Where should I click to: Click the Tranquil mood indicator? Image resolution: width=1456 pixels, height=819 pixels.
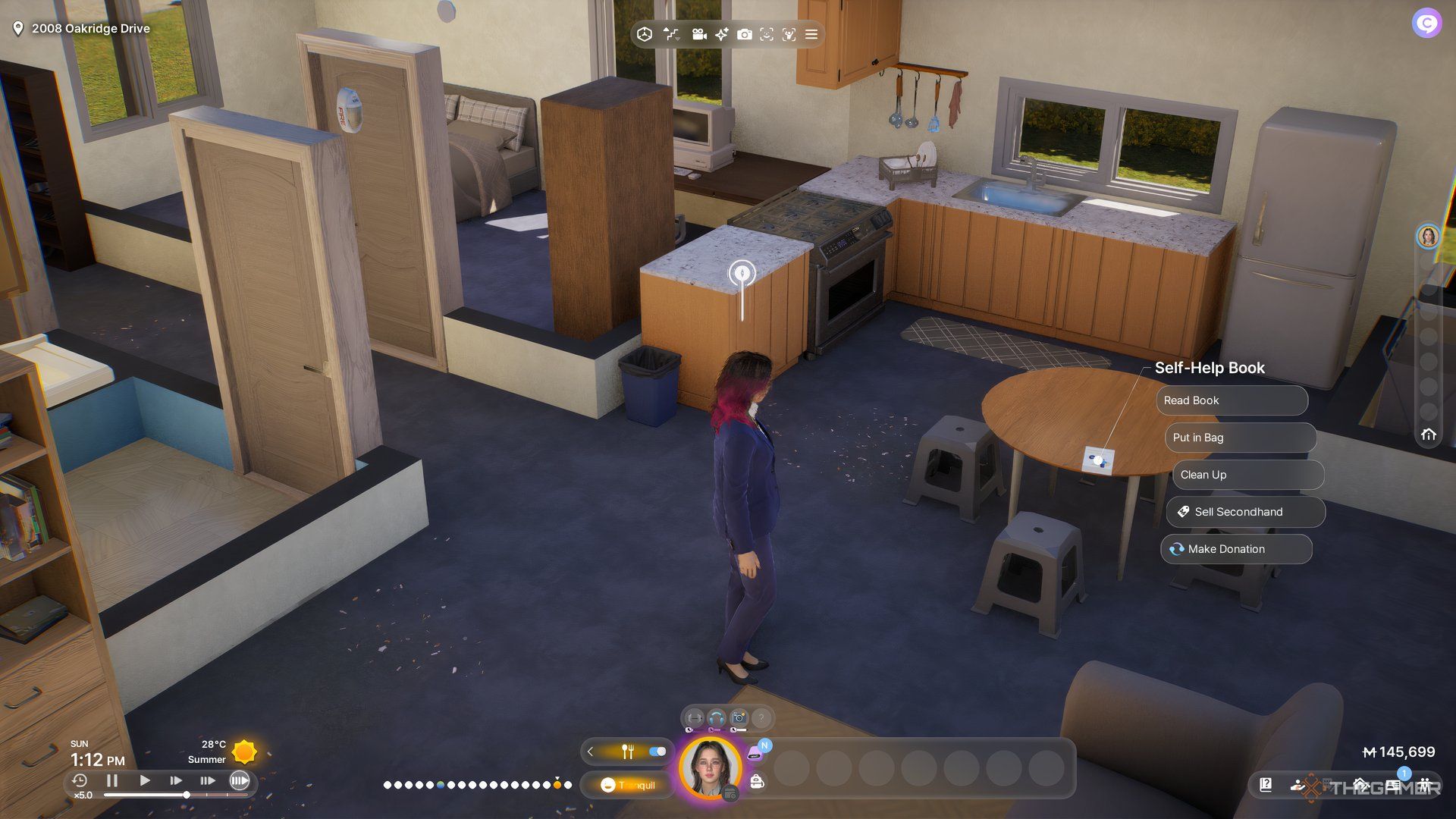click(628, 785)
